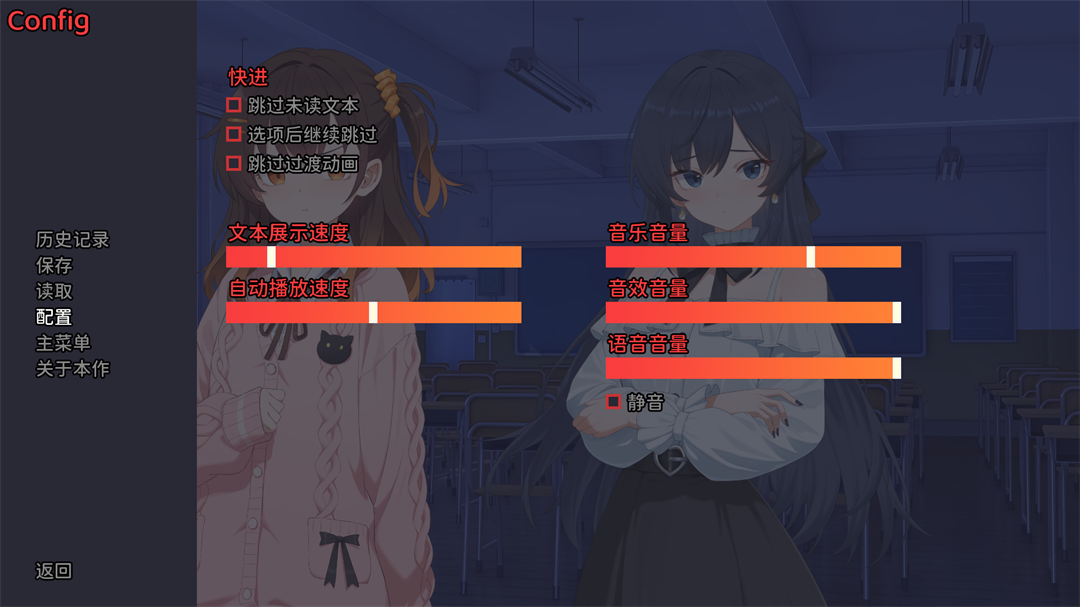Image resolution: width=1080 pixels, height=607 pixels.
Task: Select the 配置 config entry
Action: (54, 317)
